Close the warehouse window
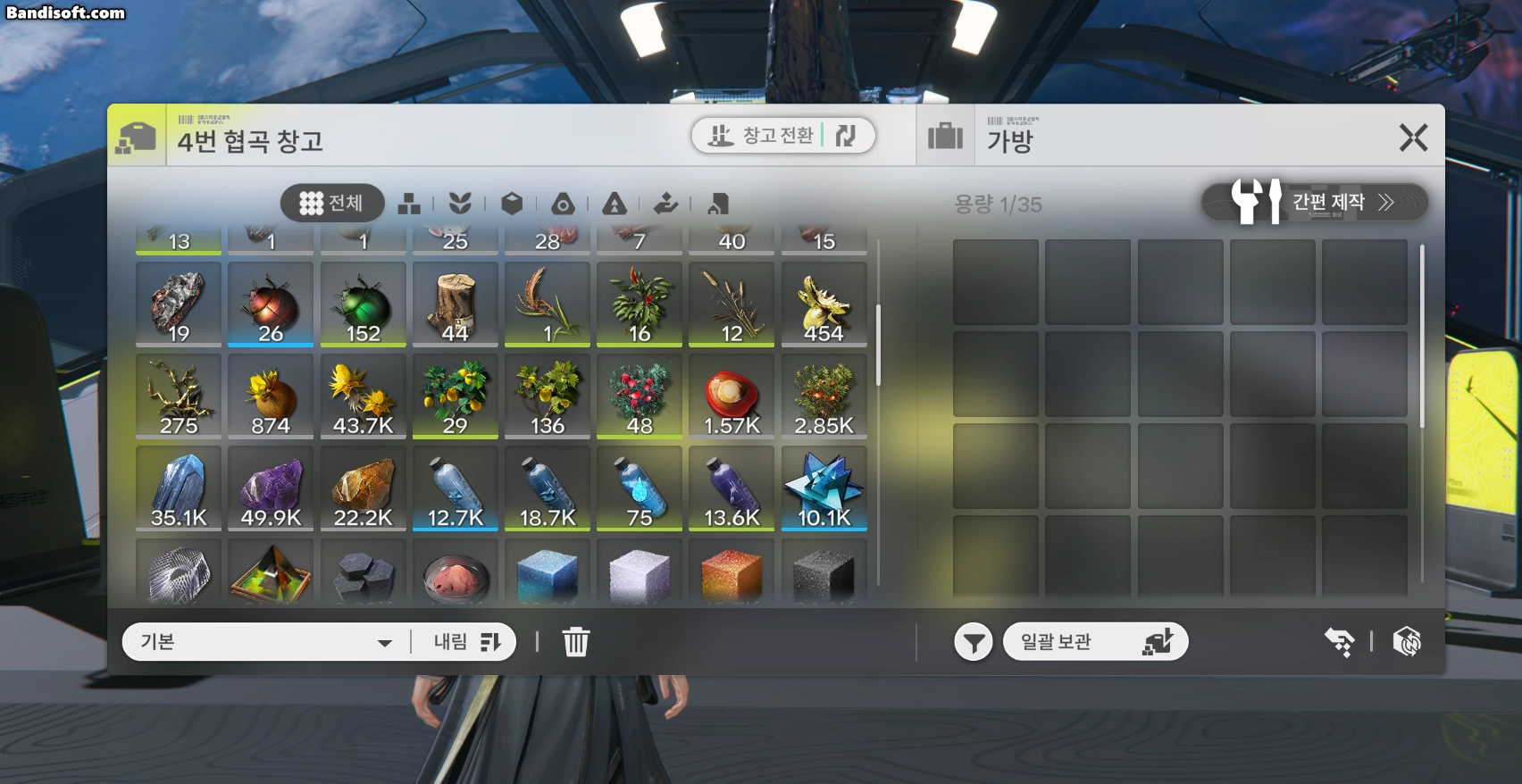Screen dimensions: 1522x784 (x=1413, y=138)
